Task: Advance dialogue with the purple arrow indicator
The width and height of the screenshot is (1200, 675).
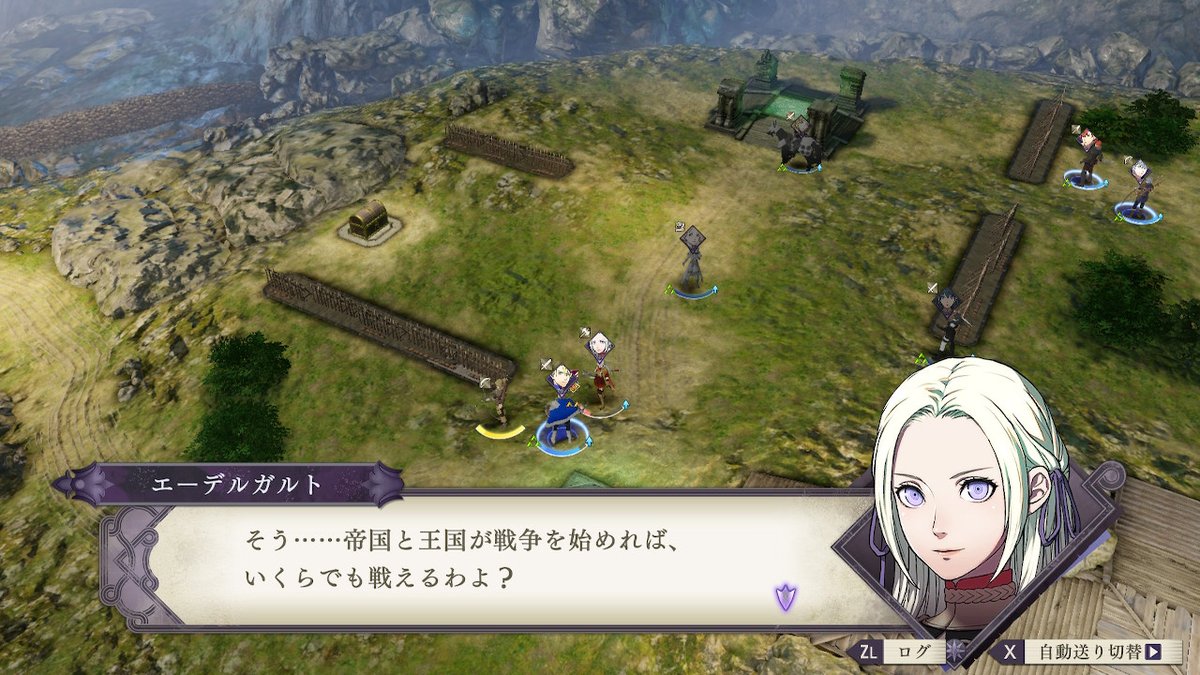Action: 786,598
